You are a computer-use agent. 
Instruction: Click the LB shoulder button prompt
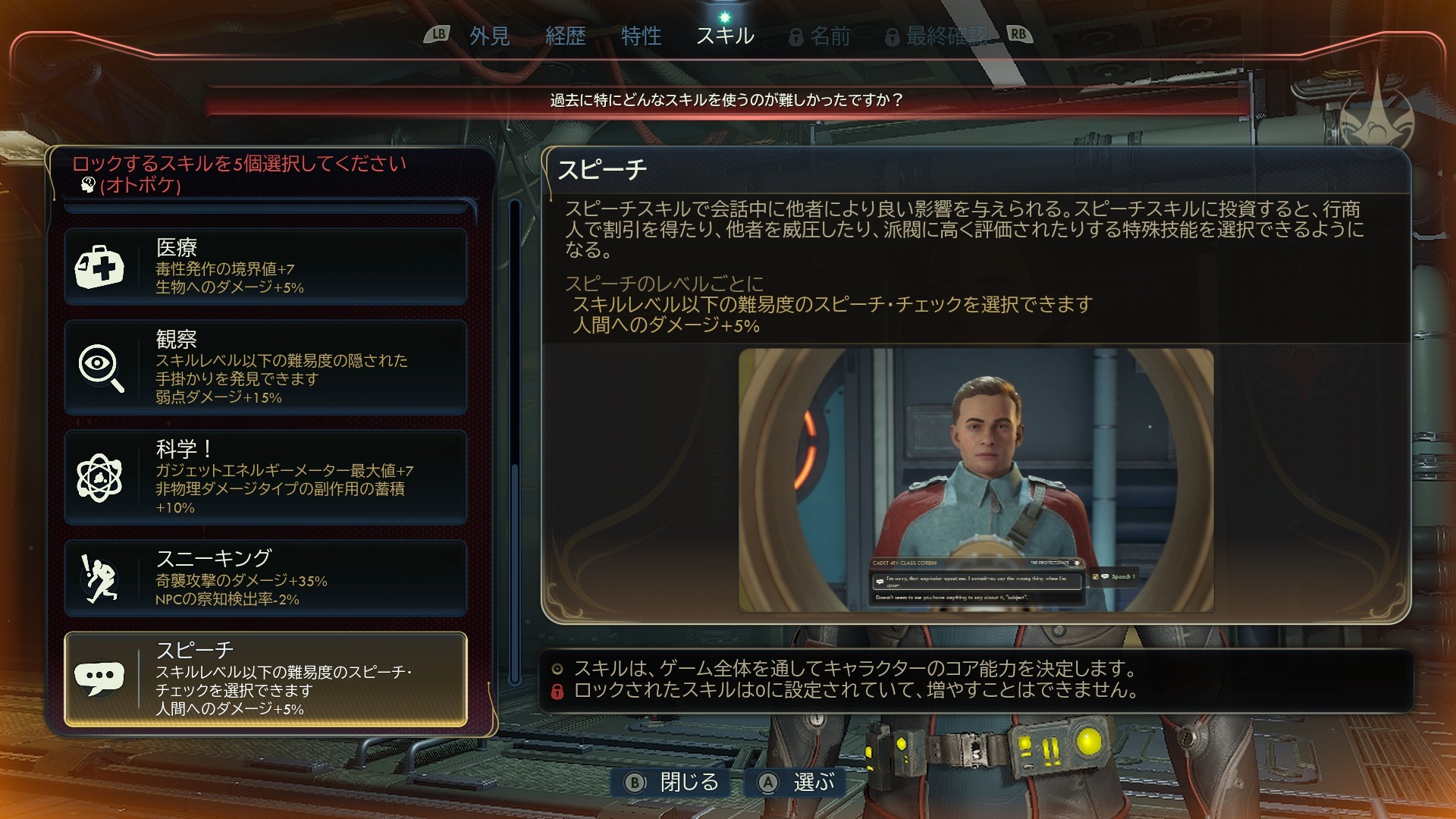[438, 33]
